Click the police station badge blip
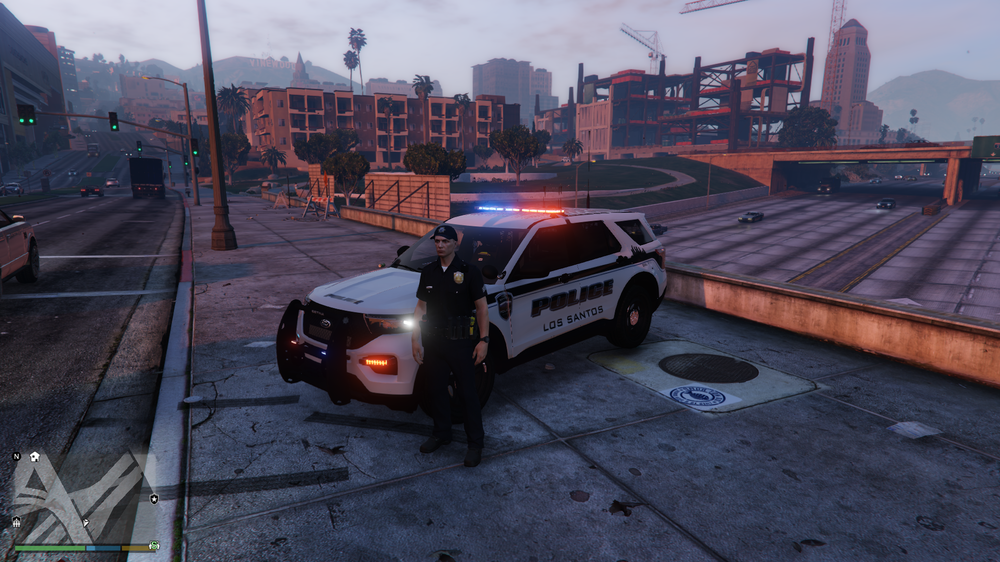 pyautogui.click(x=154, y=498)
